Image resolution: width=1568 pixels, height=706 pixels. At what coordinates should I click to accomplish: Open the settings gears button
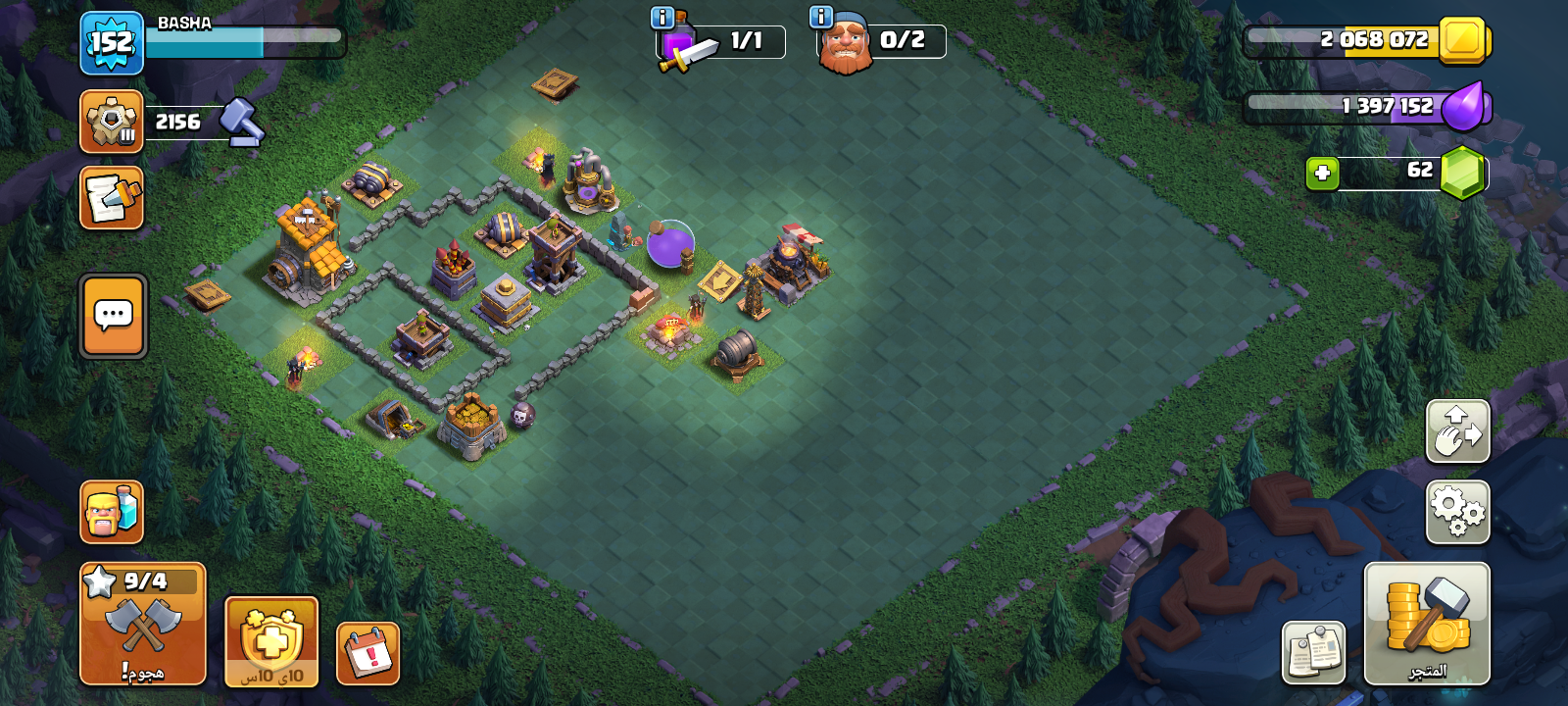[x=1457, y=512]
